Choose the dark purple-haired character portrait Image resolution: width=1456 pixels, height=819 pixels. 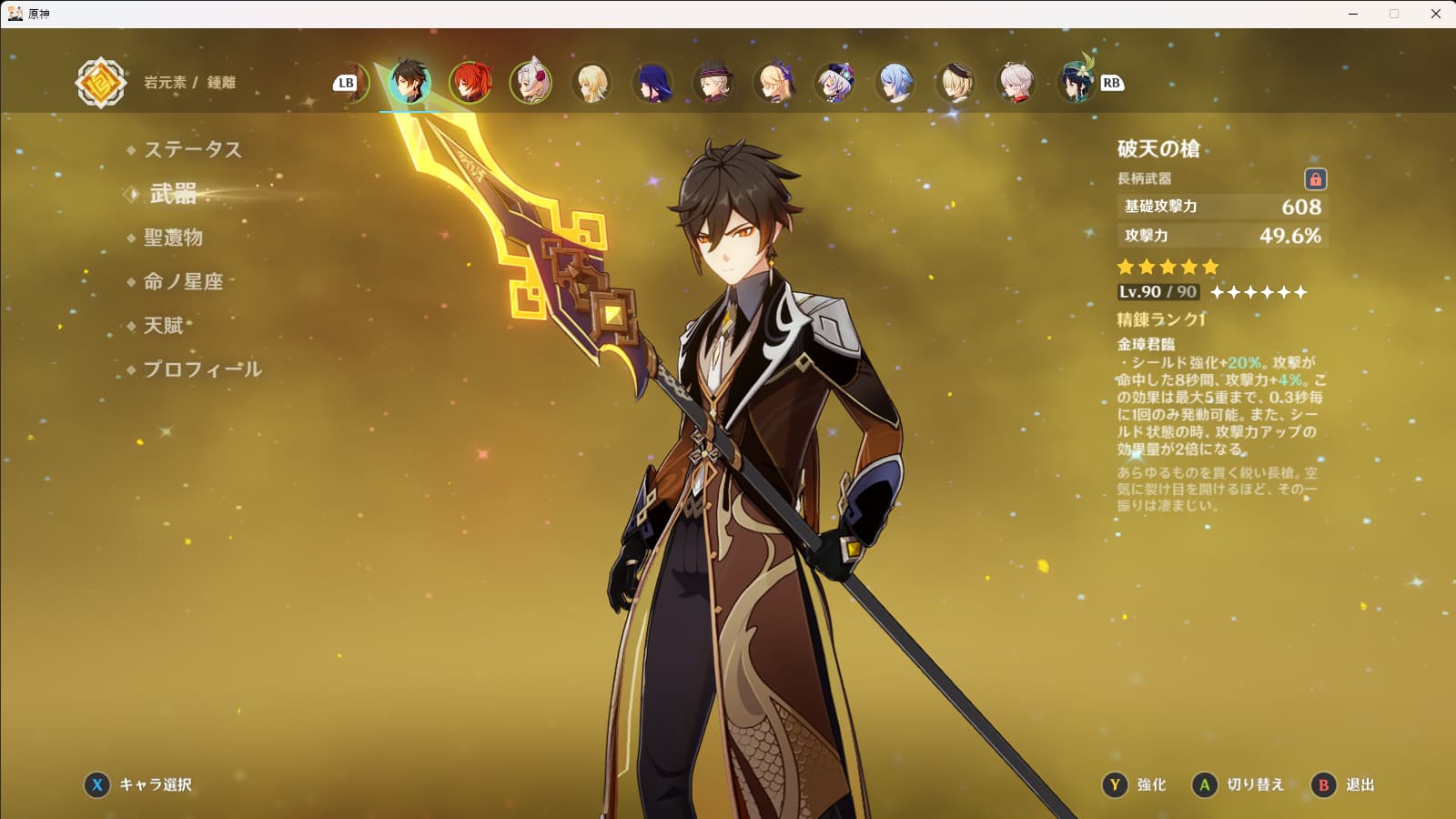coord(653,83)
